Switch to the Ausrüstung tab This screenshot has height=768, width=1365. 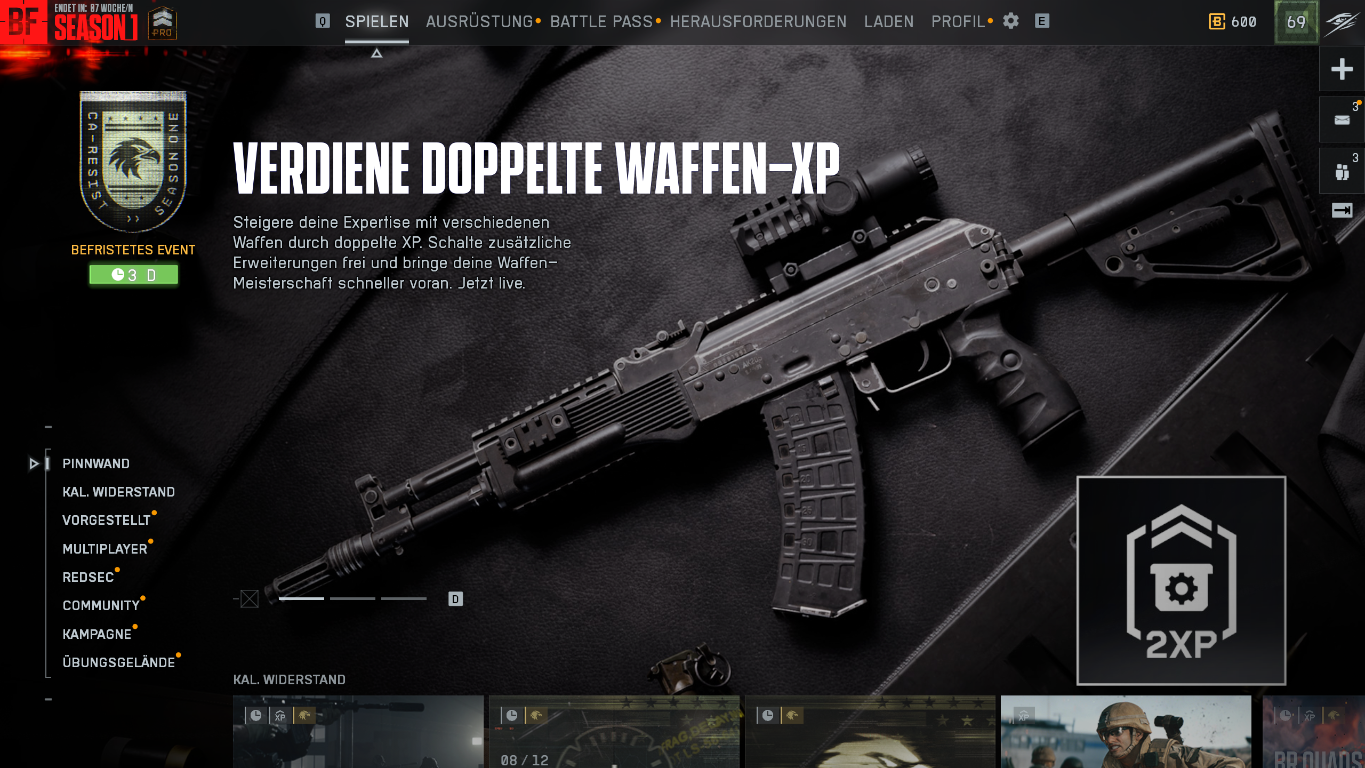pos(479,21)
